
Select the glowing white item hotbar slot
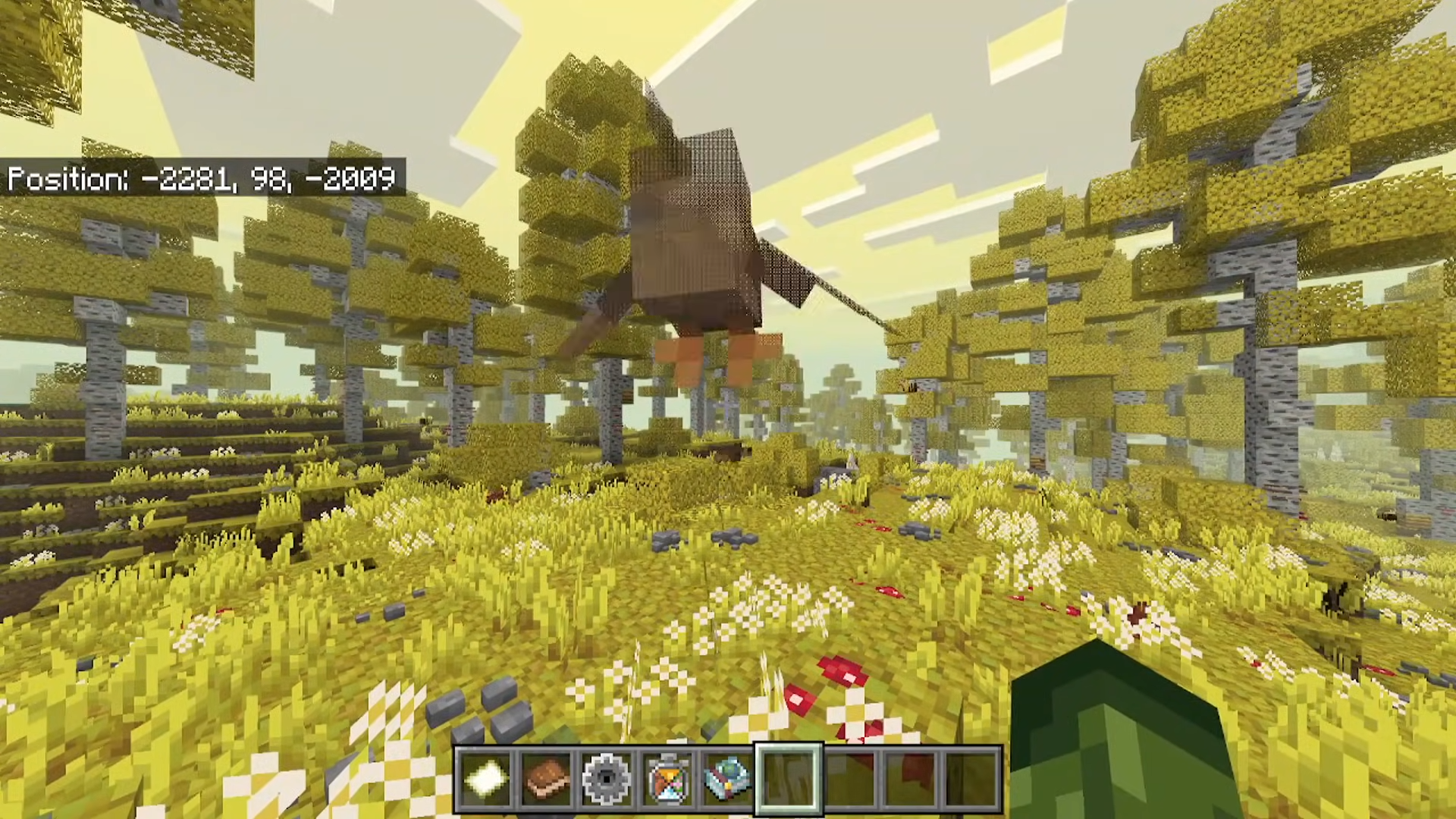pyautogui.click(x=485, y=779)
